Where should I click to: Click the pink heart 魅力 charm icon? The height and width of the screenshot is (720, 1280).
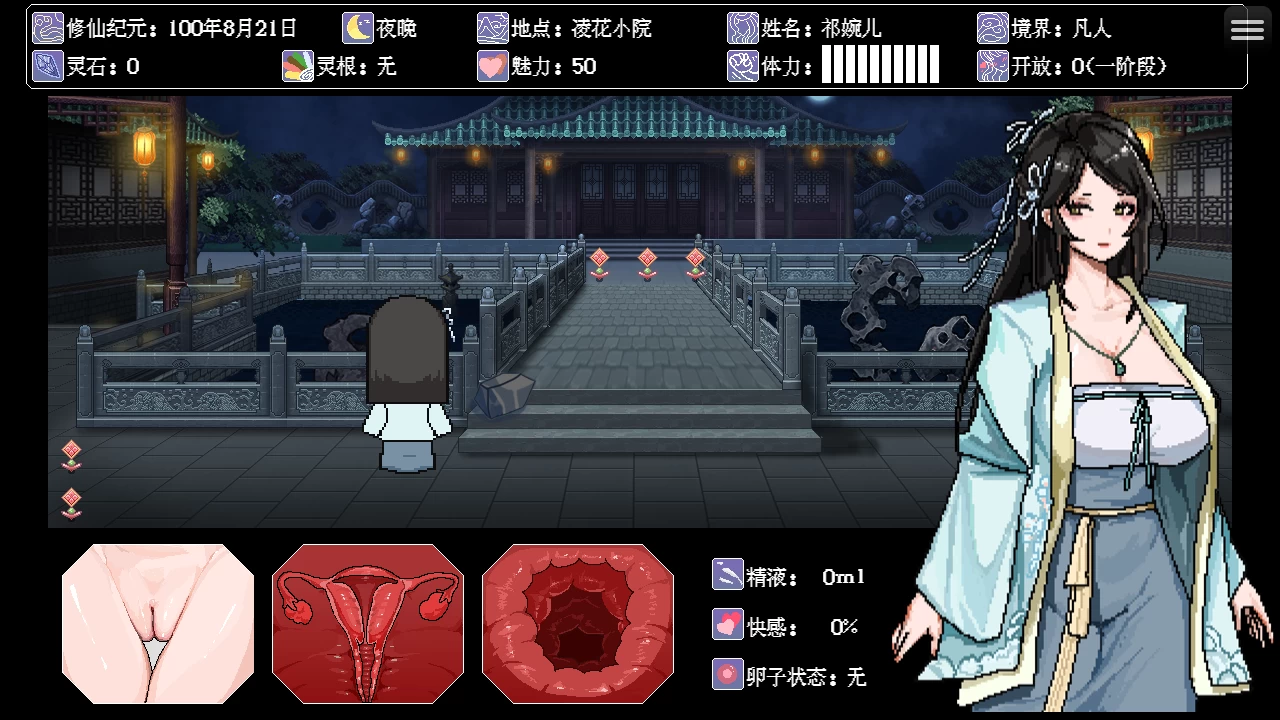pos(492,66)
